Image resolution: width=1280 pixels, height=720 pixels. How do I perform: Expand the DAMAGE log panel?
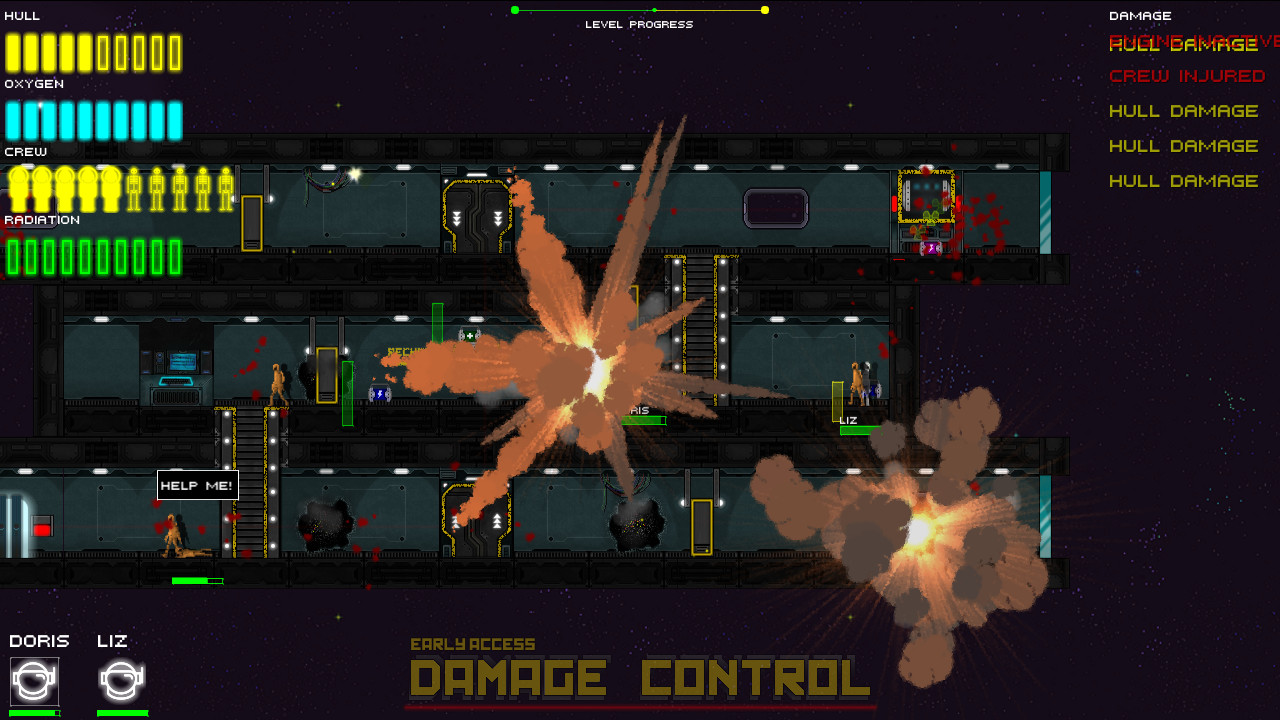click(x=1140, y=15)
